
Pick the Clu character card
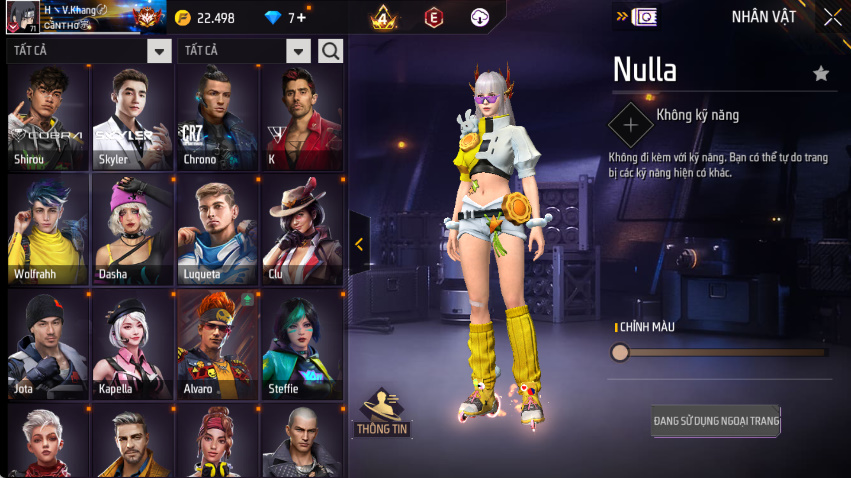tap(301, 231)
